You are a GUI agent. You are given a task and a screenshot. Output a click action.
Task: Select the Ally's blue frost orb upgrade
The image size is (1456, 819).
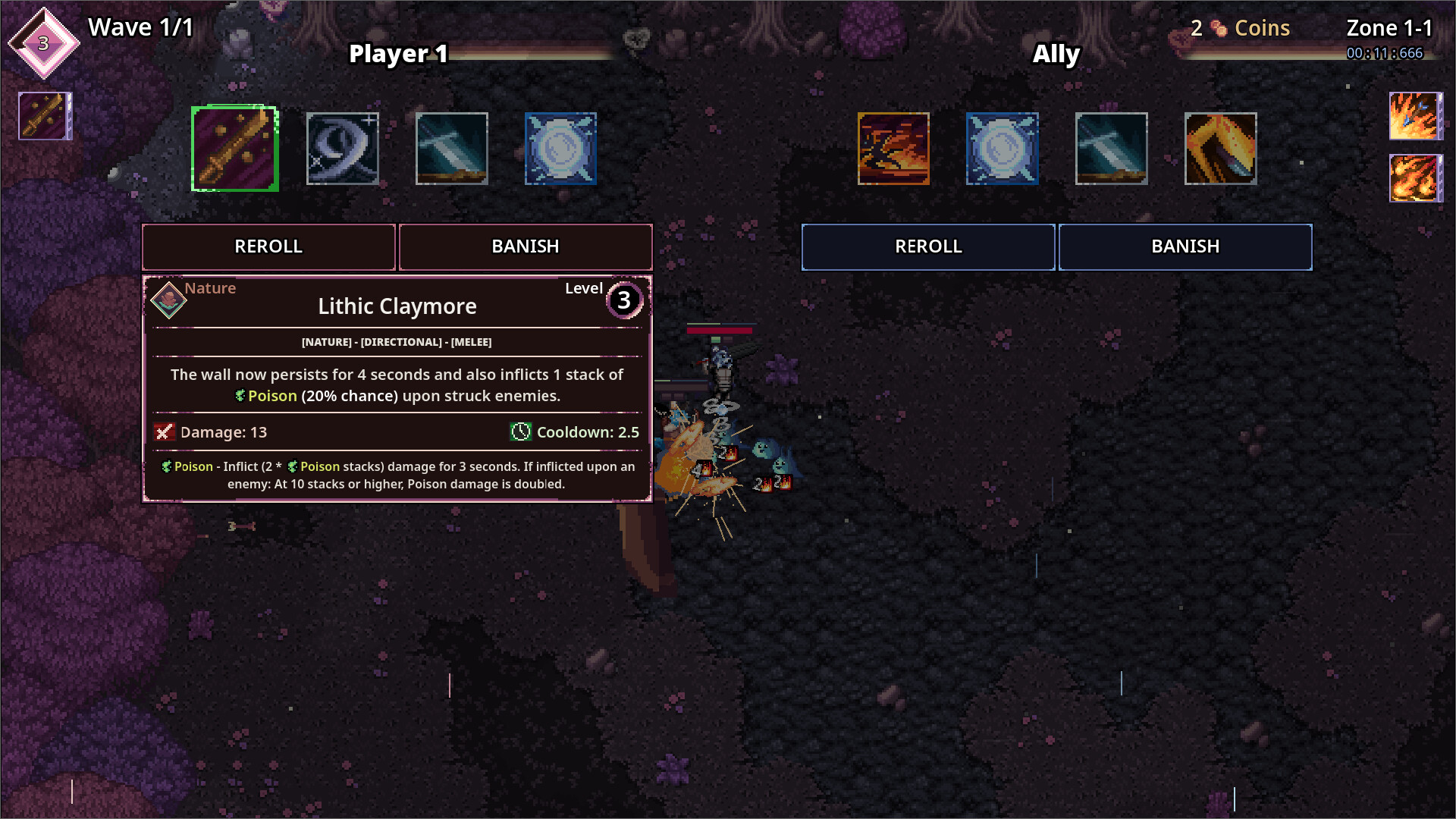click(1003, 149)
